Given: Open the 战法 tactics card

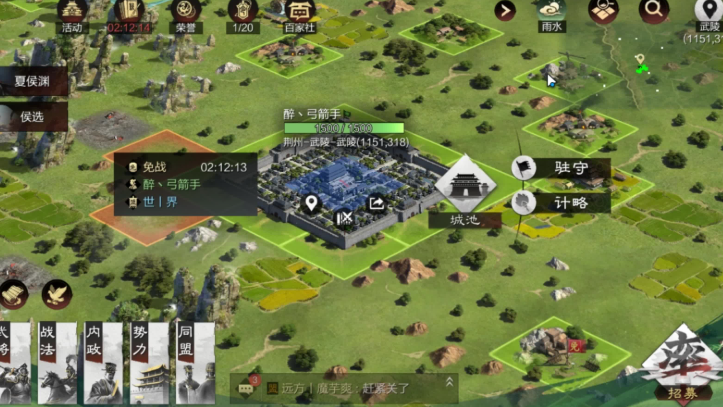Looking at the screenshot, I should [x=56, y=362].
